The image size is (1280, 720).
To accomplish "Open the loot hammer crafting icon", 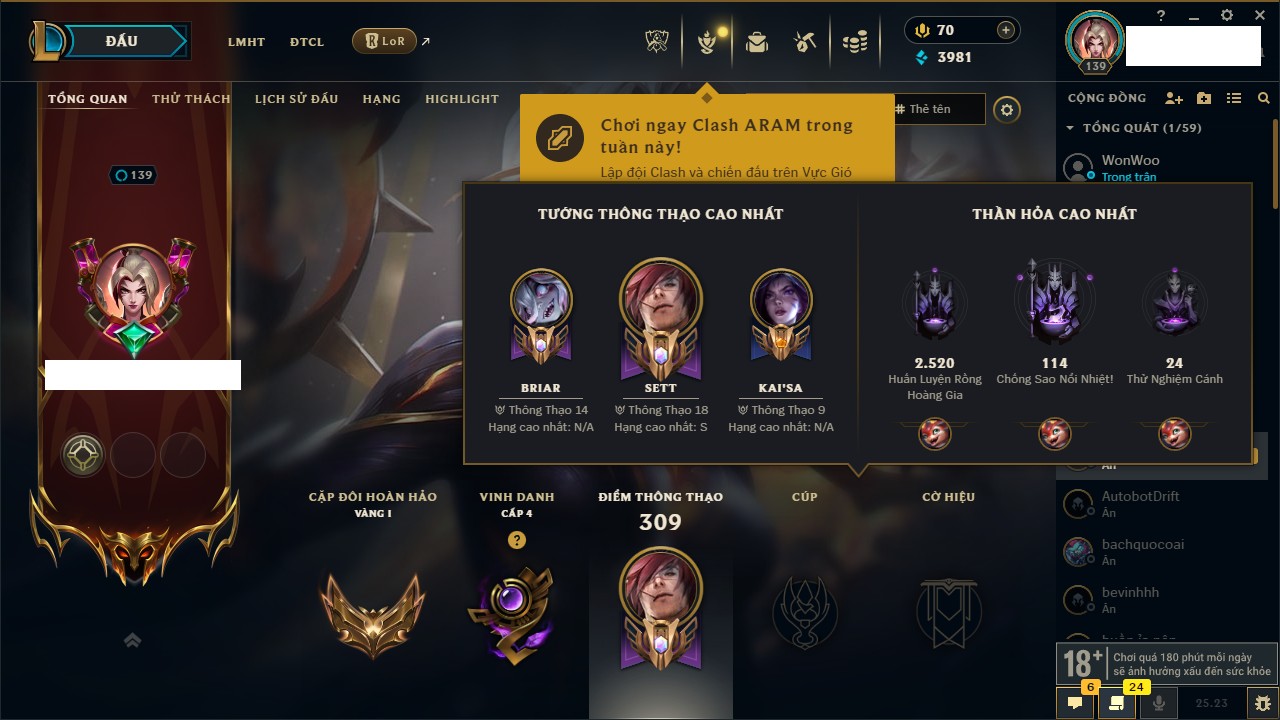I will [x=805, y=42].
